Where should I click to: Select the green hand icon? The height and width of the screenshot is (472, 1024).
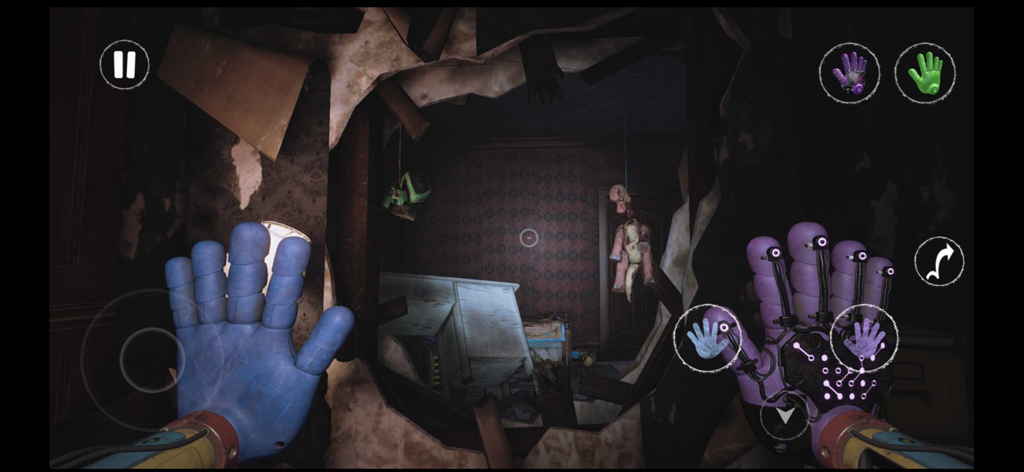click(924, 72)
